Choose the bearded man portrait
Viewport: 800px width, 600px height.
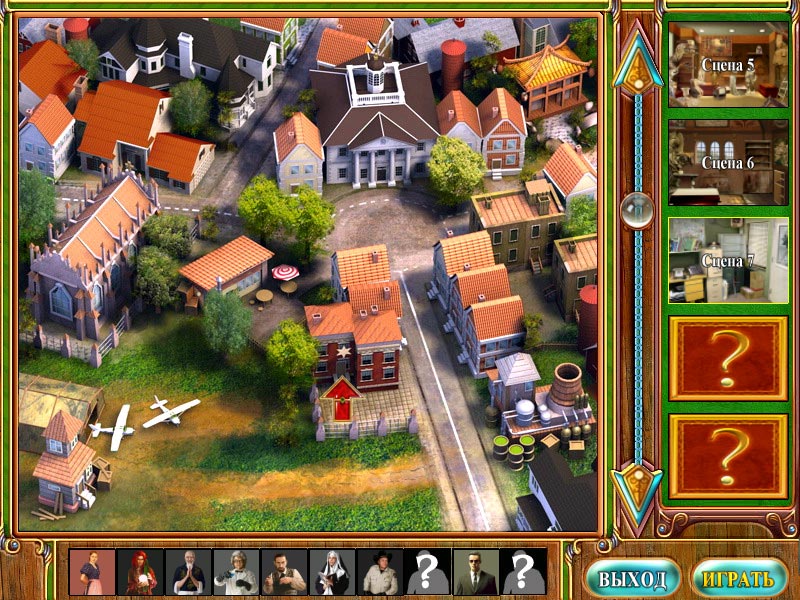pyautogui.click(x=285, y=573)
